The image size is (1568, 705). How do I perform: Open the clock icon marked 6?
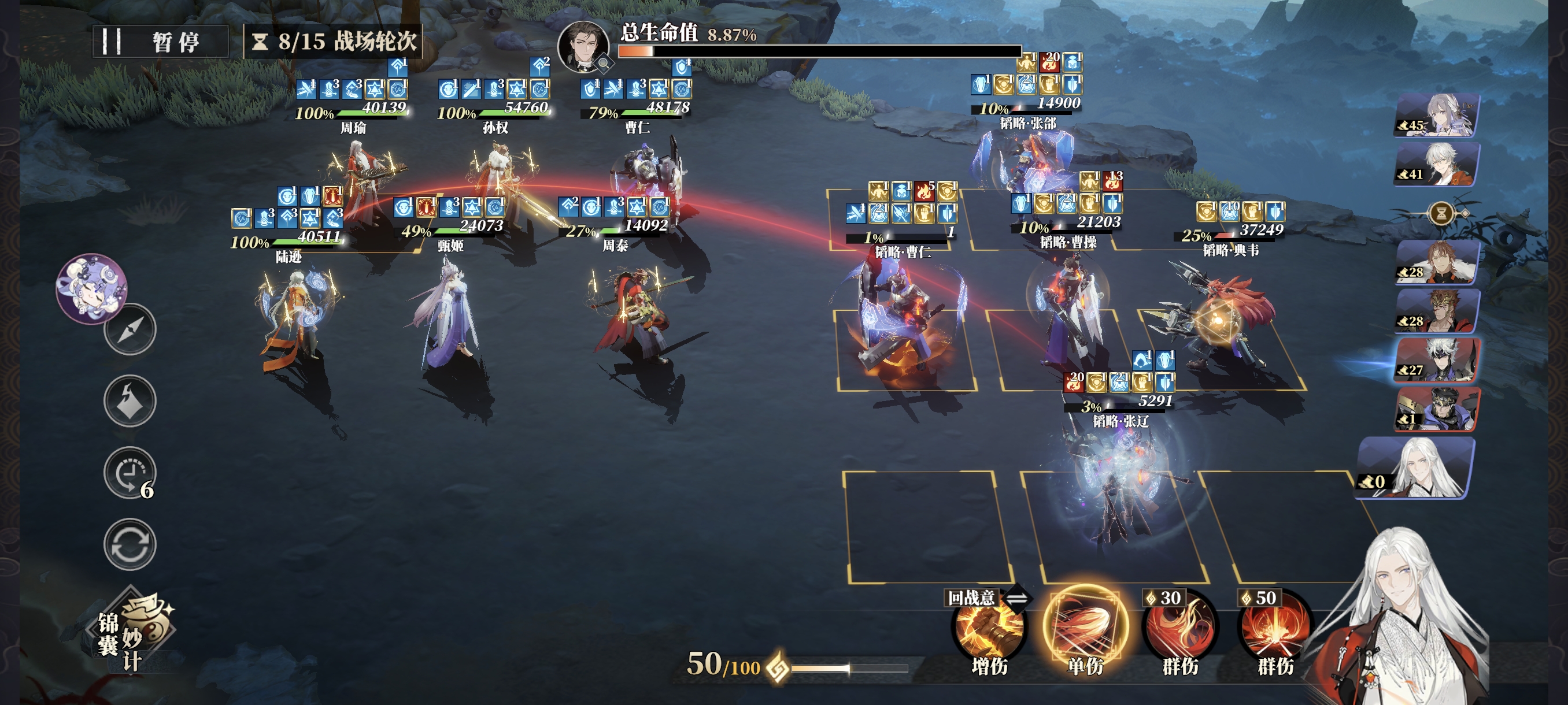click(130, 473)
